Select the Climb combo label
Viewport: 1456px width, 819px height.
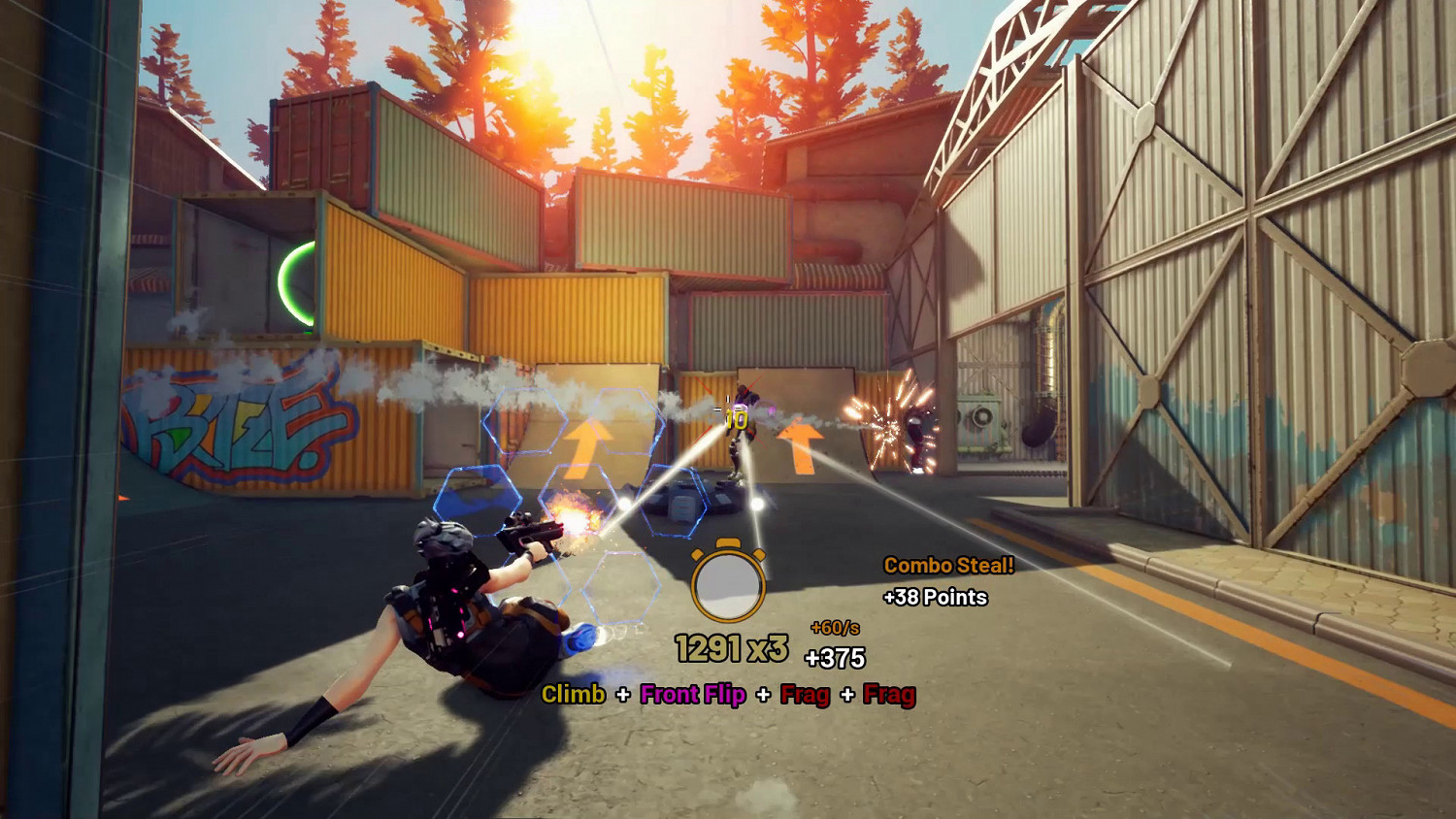tap(573, 695)
